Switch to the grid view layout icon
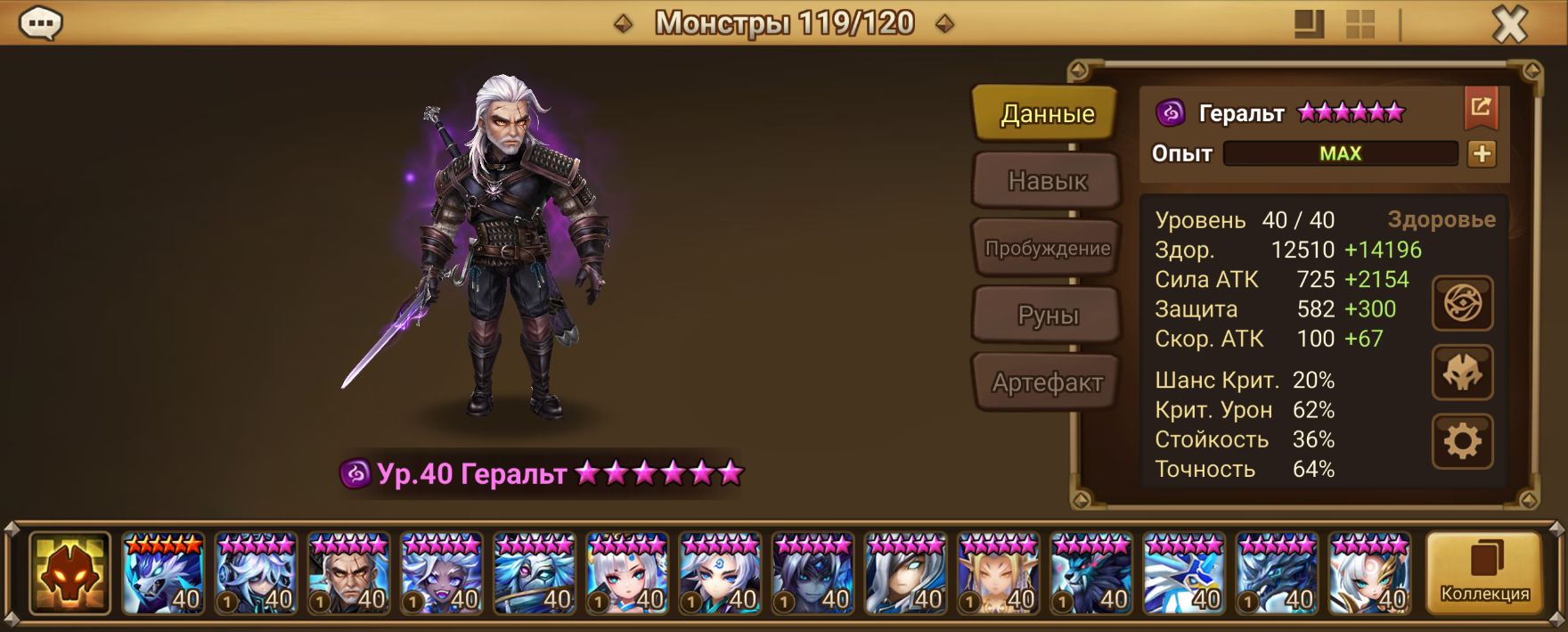This screenshot has width=1568, height=632. click(x=1360, y=25)
